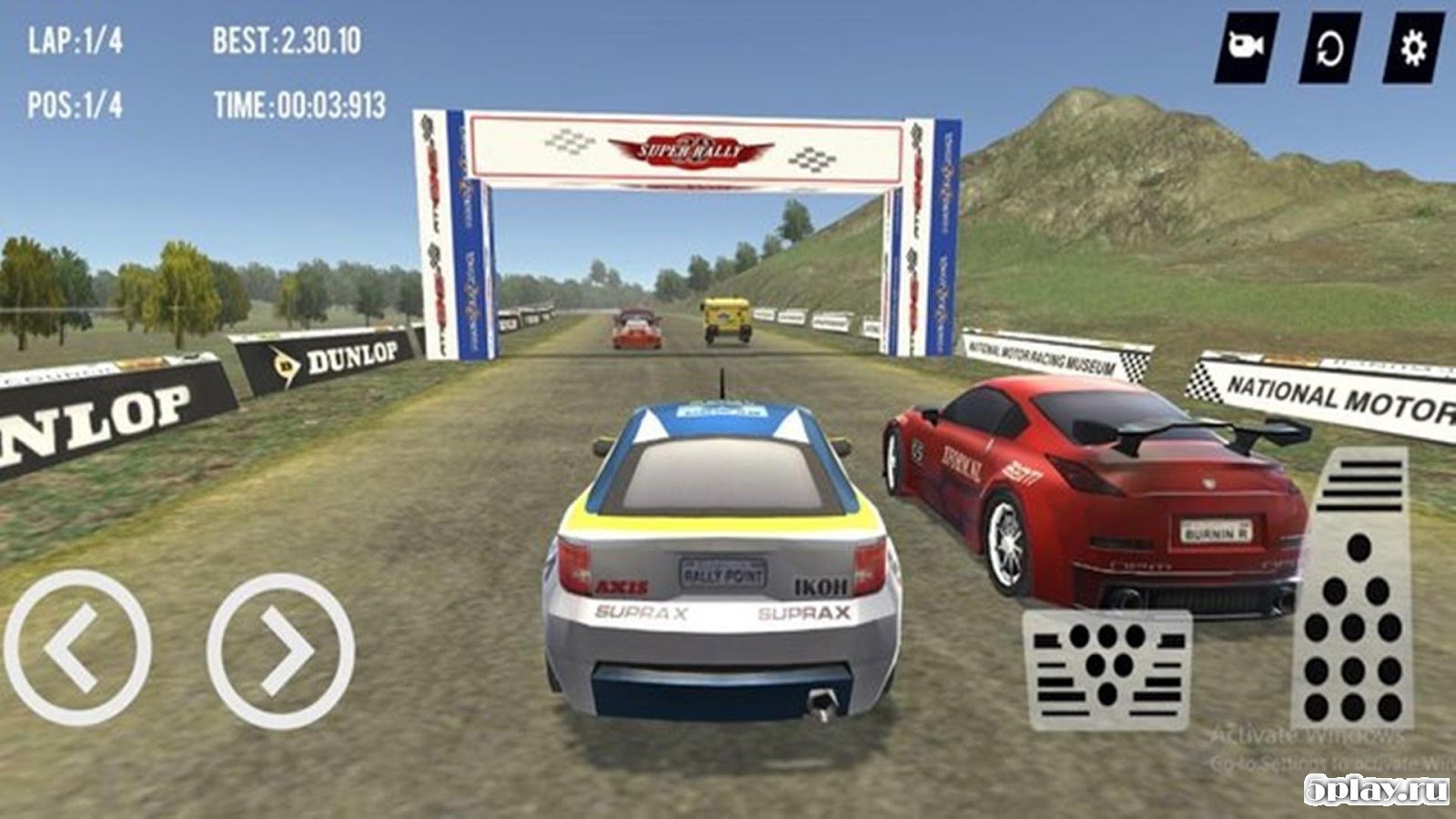This screenshot has height=819, width=1456.
Task: Hit the tall accelerator pedal
Action: coord(1354,591)
